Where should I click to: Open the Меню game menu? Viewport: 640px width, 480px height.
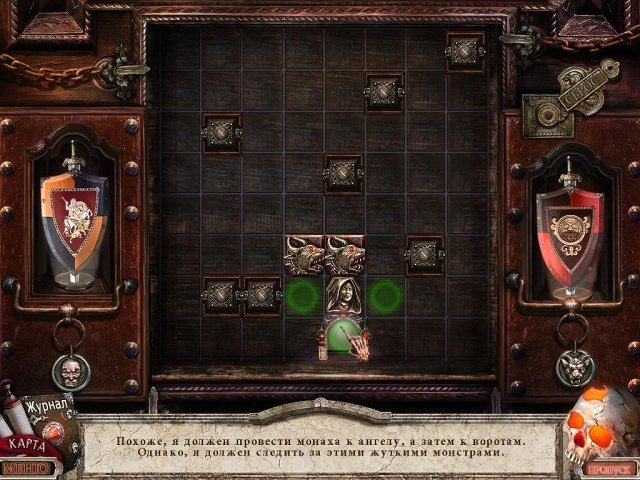[x=28, y=466]
